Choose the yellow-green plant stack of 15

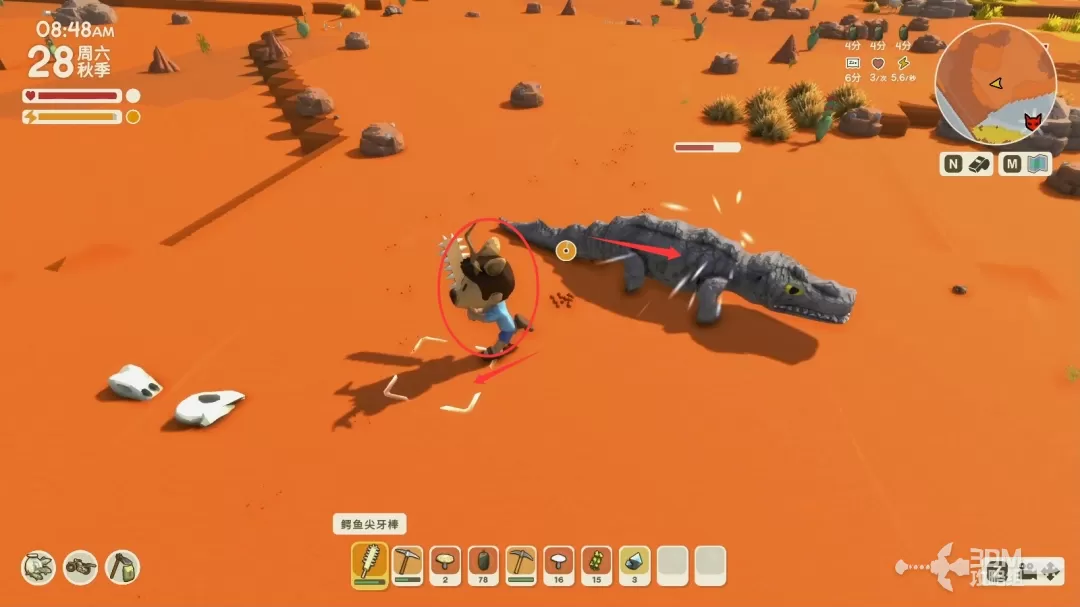(597, 565)
